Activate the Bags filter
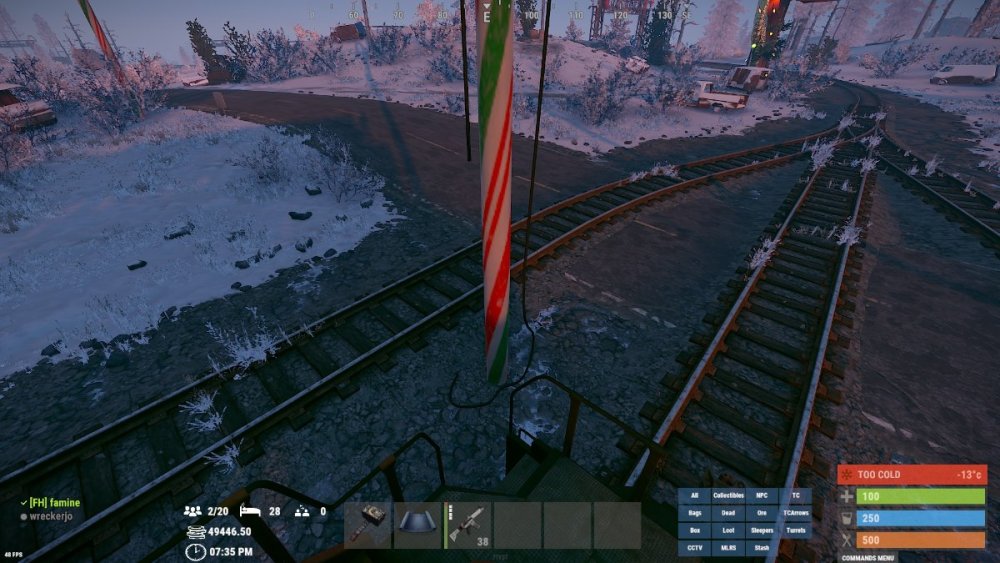Screen dimensions: 1000x563 pyautogui.click(x=694, y=513)
